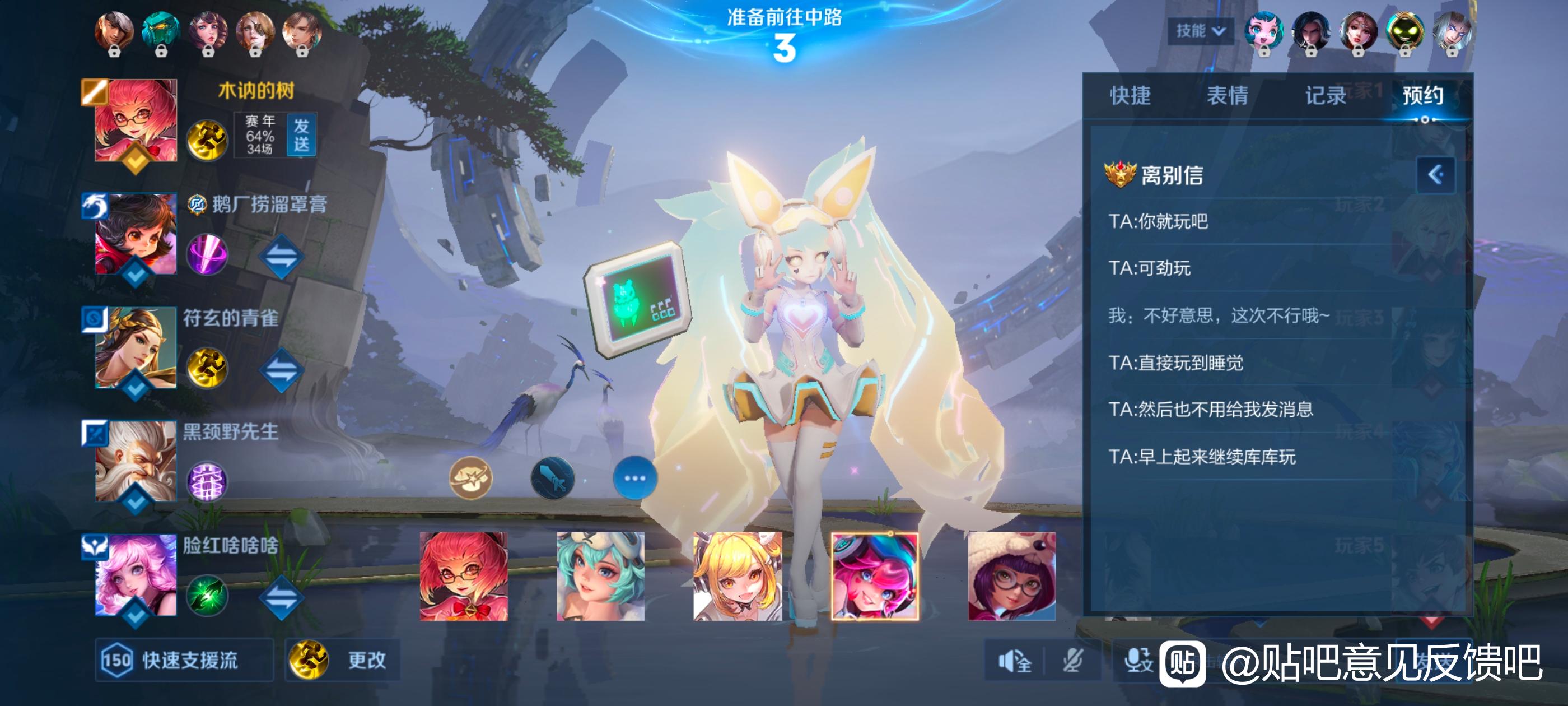The width and height of the screenshot is (1568, 706).
Task: Toggle the speaker voice output button
Action: (x=1015, y=660)
